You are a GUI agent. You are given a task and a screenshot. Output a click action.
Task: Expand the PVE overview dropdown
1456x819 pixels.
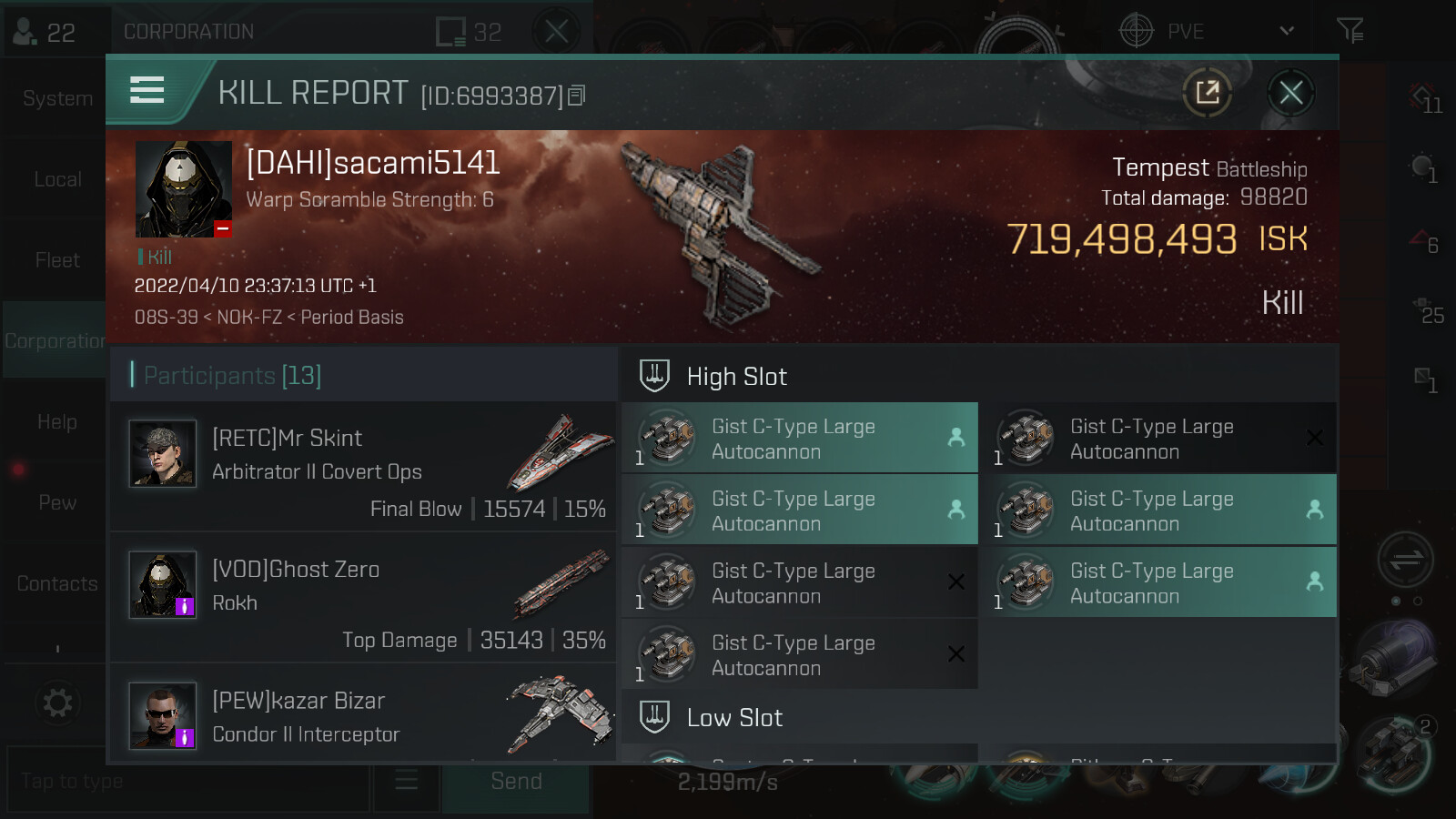(1286, 32)
